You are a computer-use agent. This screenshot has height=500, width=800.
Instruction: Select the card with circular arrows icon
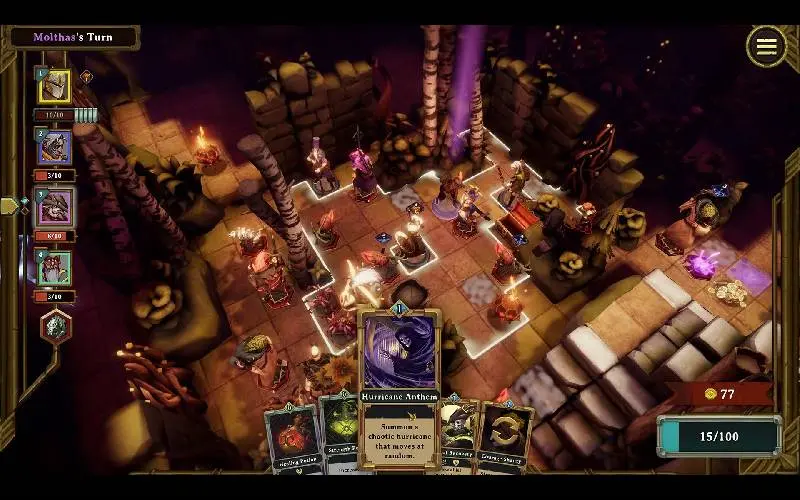pos(506,436)
